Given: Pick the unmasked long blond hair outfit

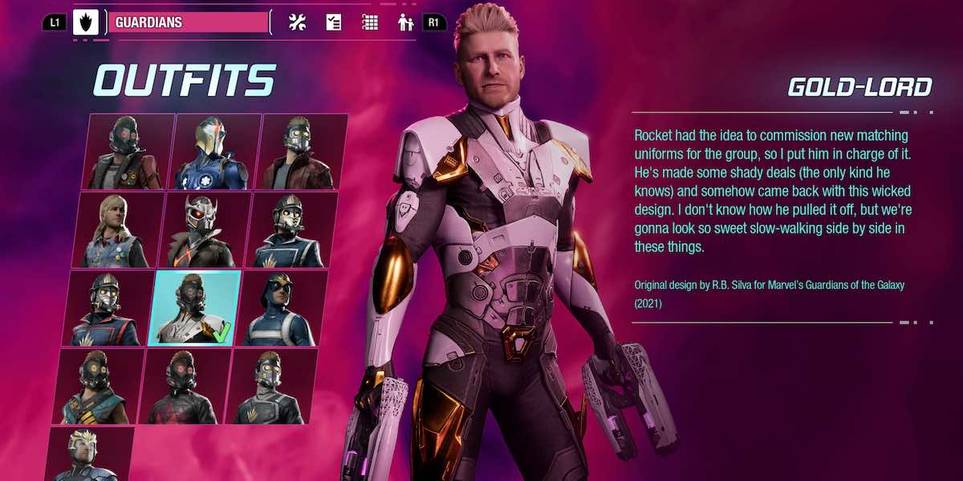Looking at the screenshot, I should [112, 230].
